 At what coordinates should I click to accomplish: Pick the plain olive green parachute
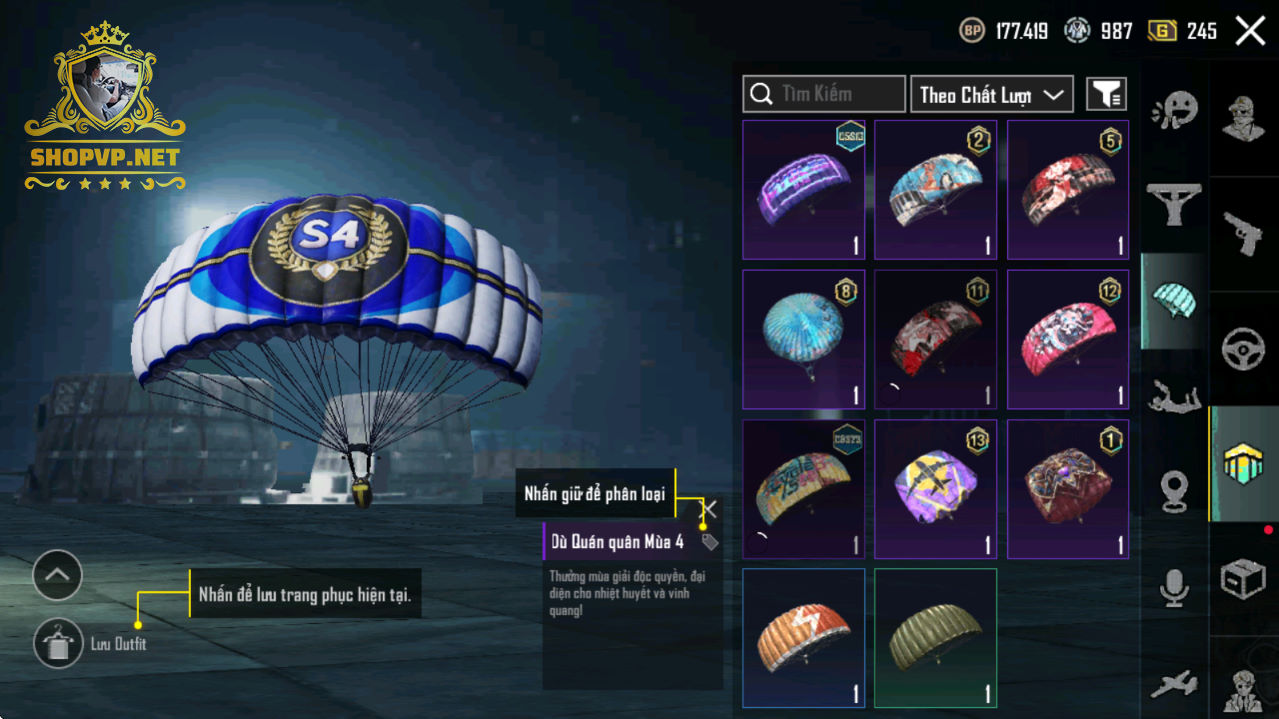936,637
